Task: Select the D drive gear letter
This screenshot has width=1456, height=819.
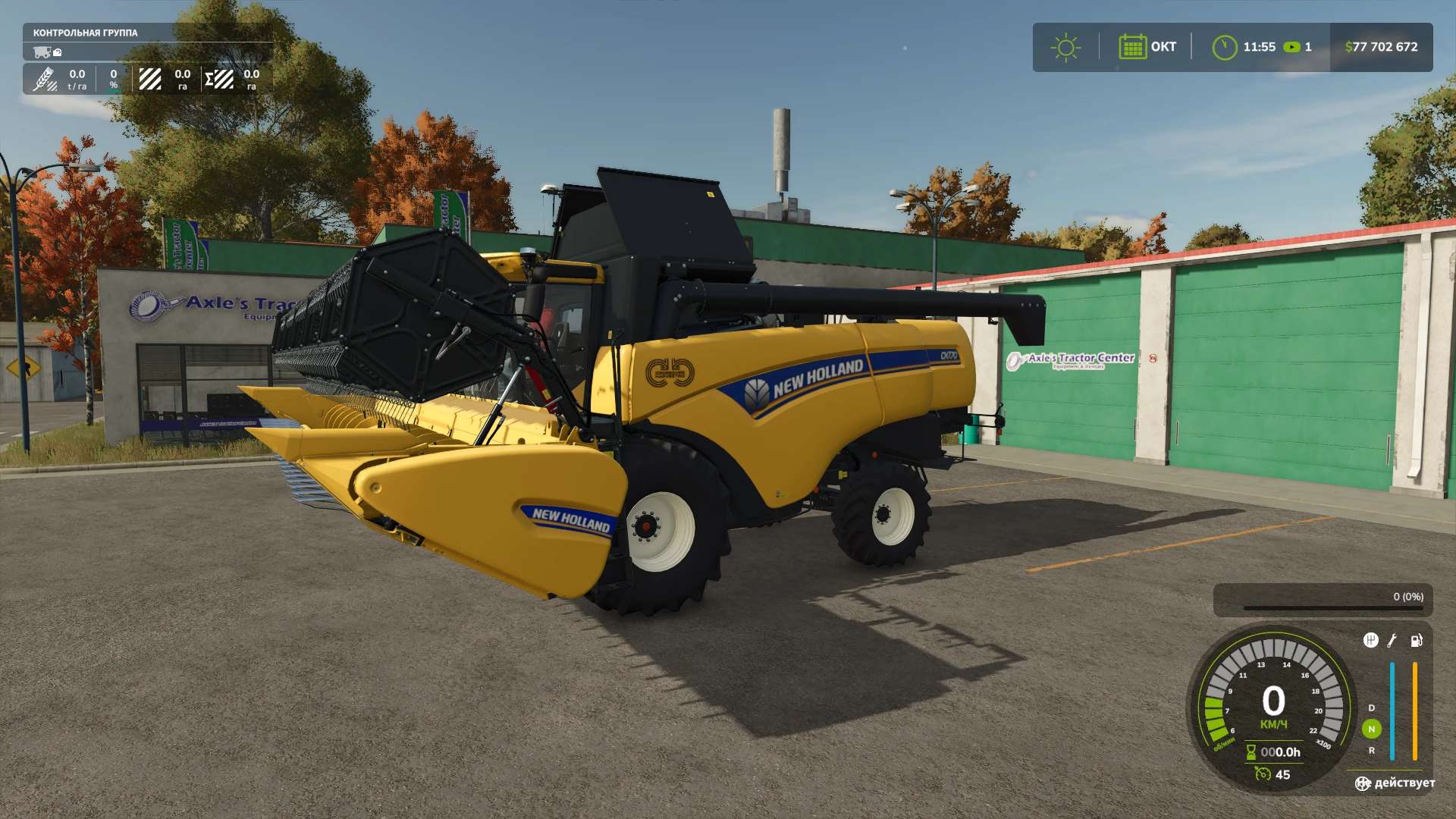Action: [x=1371, y=708]
